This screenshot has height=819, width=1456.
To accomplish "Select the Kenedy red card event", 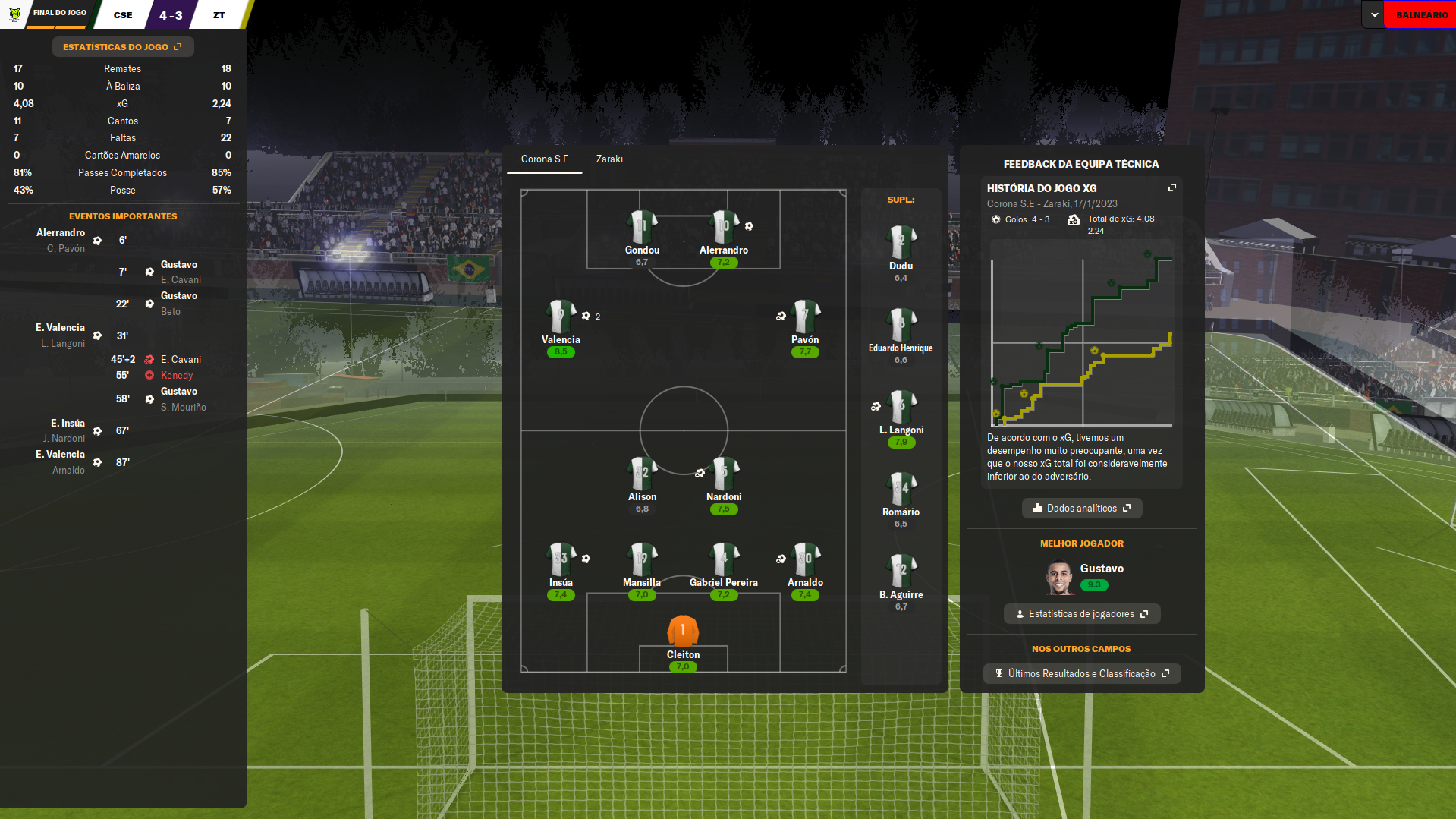I will coord(177,376).
